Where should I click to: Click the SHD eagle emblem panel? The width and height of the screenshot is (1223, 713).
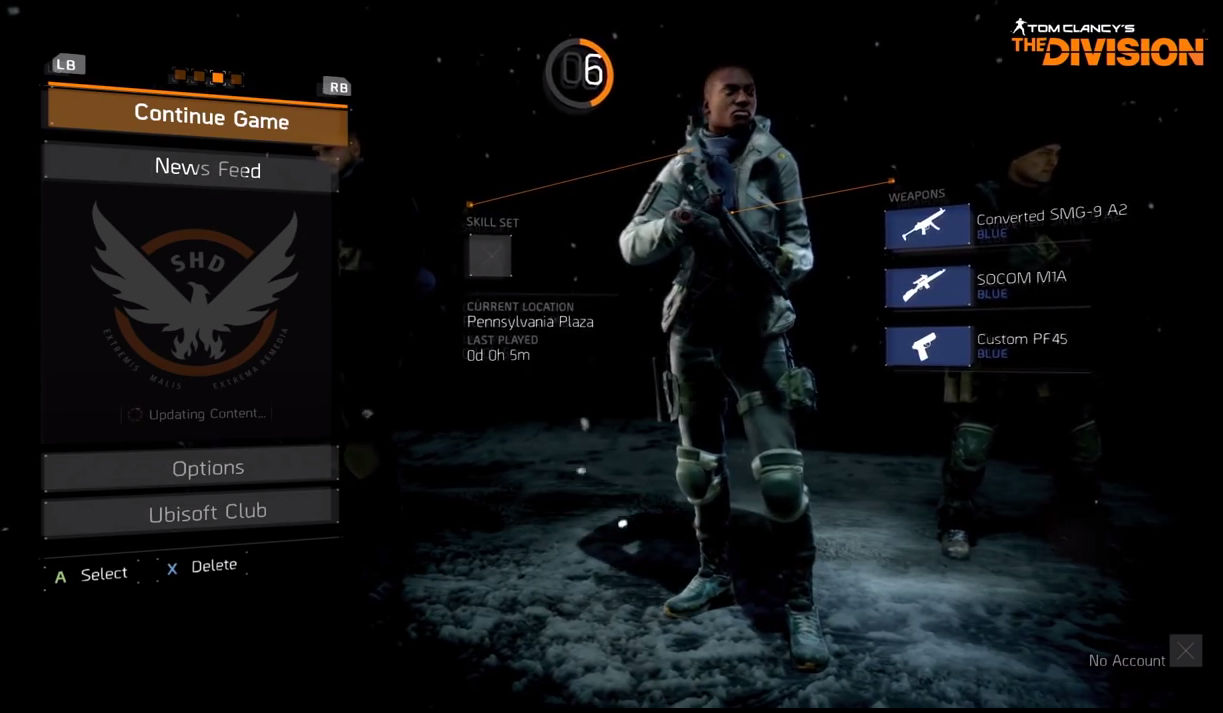pyautogui.click(x=194, y=290)
